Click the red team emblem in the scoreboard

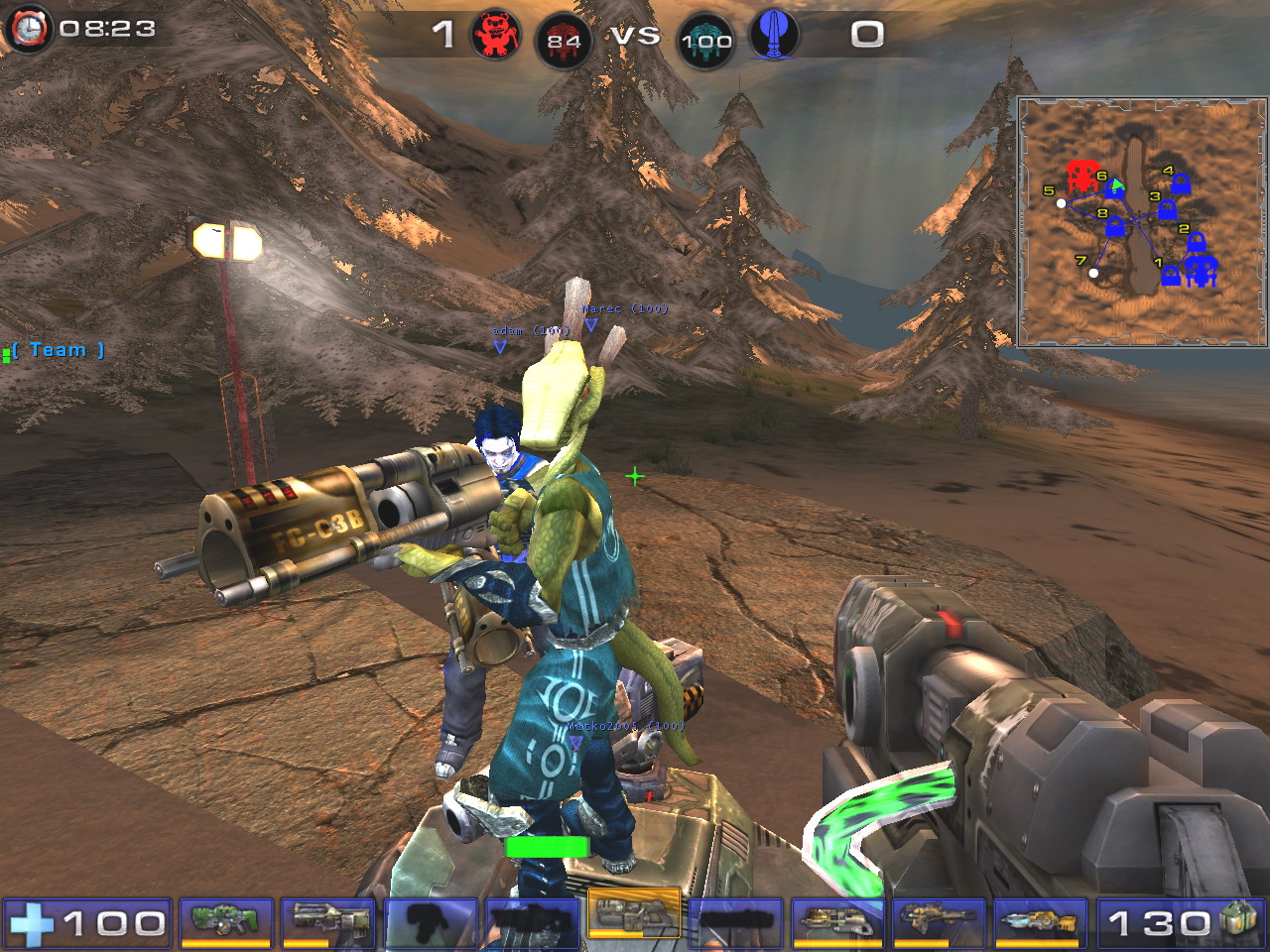(495, 37)
